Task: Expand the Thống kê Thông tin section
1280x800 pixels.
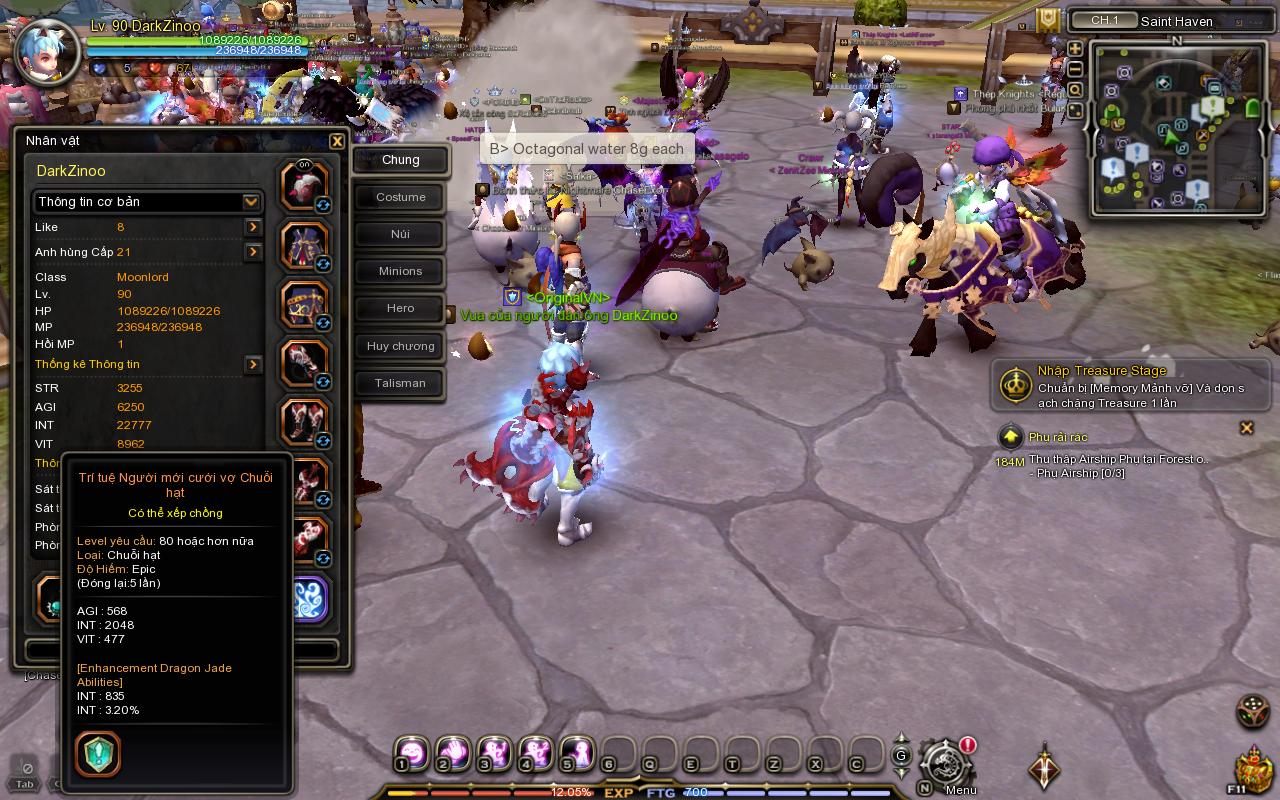Action: (x=252, y=364)
